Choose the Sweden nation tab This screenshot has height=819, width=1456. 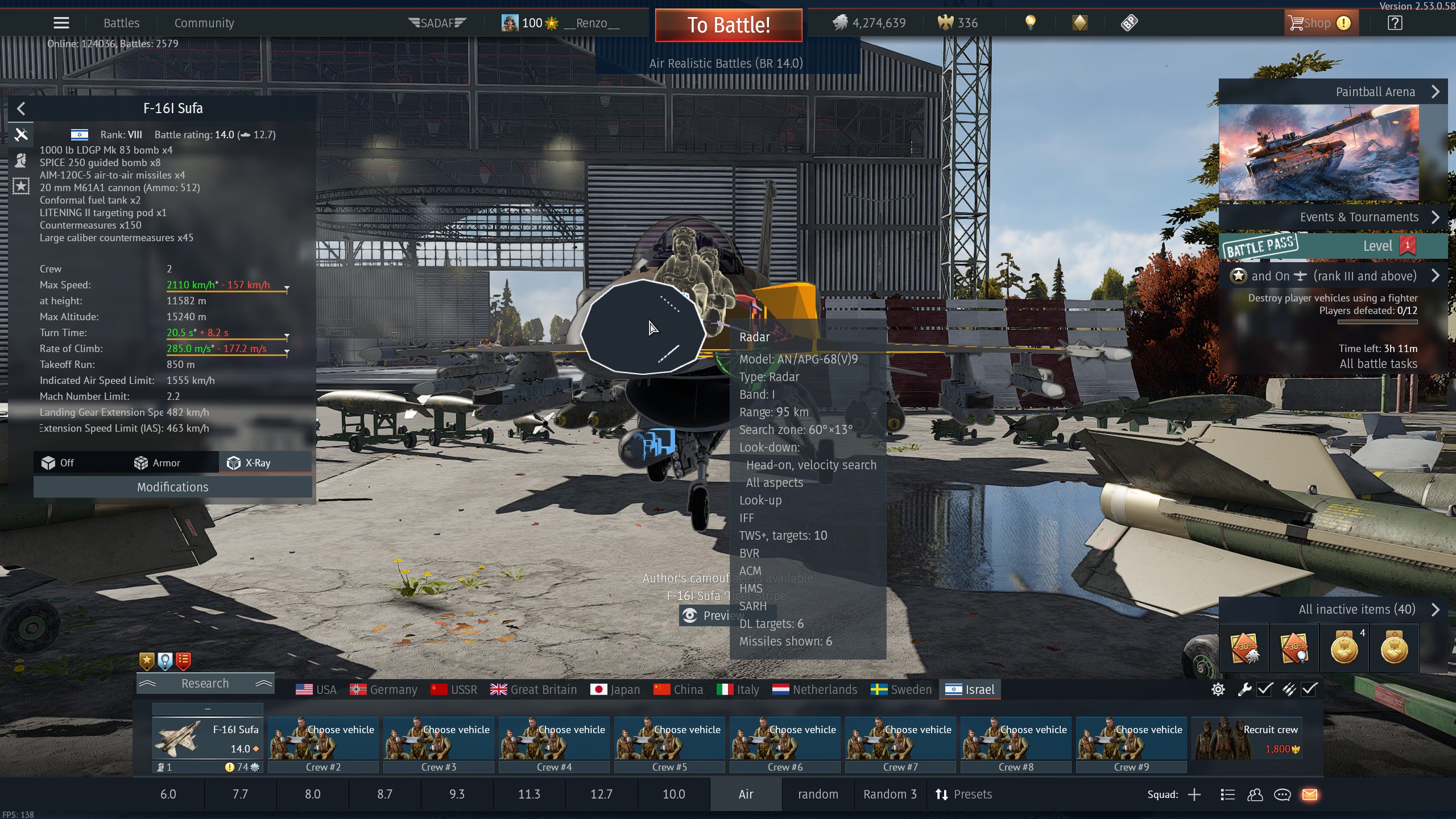click(901, 690)
